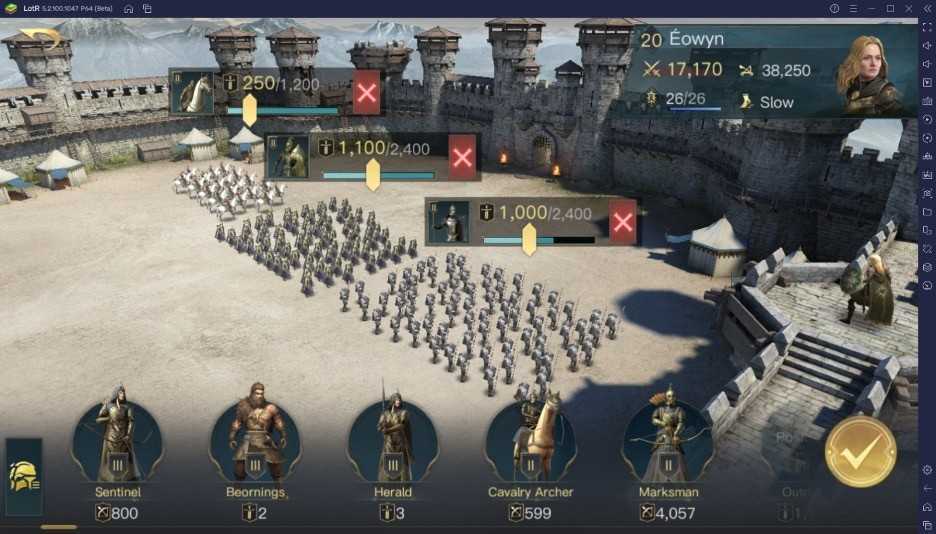Pick the Herald unit portrait
Image resolution: width=936 pixels, height=534 pixels.
coord(393,441)
